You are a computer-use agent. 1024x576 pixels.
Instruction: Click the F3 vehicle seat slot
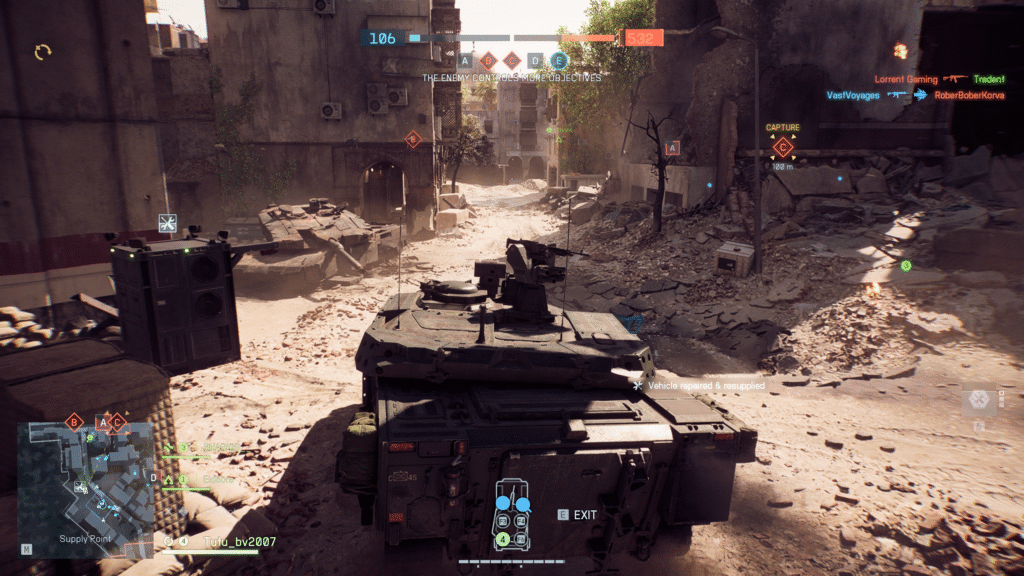[x=502, y=522]
